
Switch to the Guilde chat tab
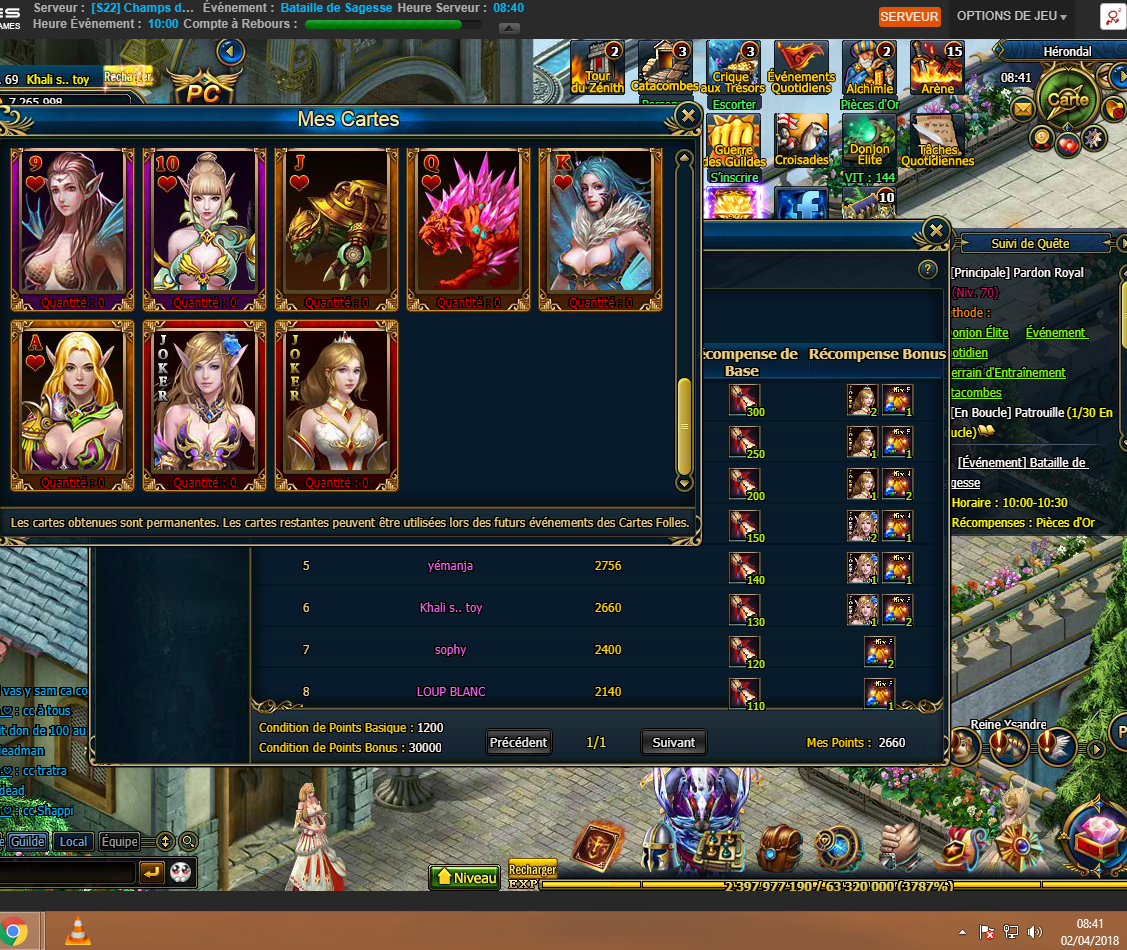click(x=28, y=841)
